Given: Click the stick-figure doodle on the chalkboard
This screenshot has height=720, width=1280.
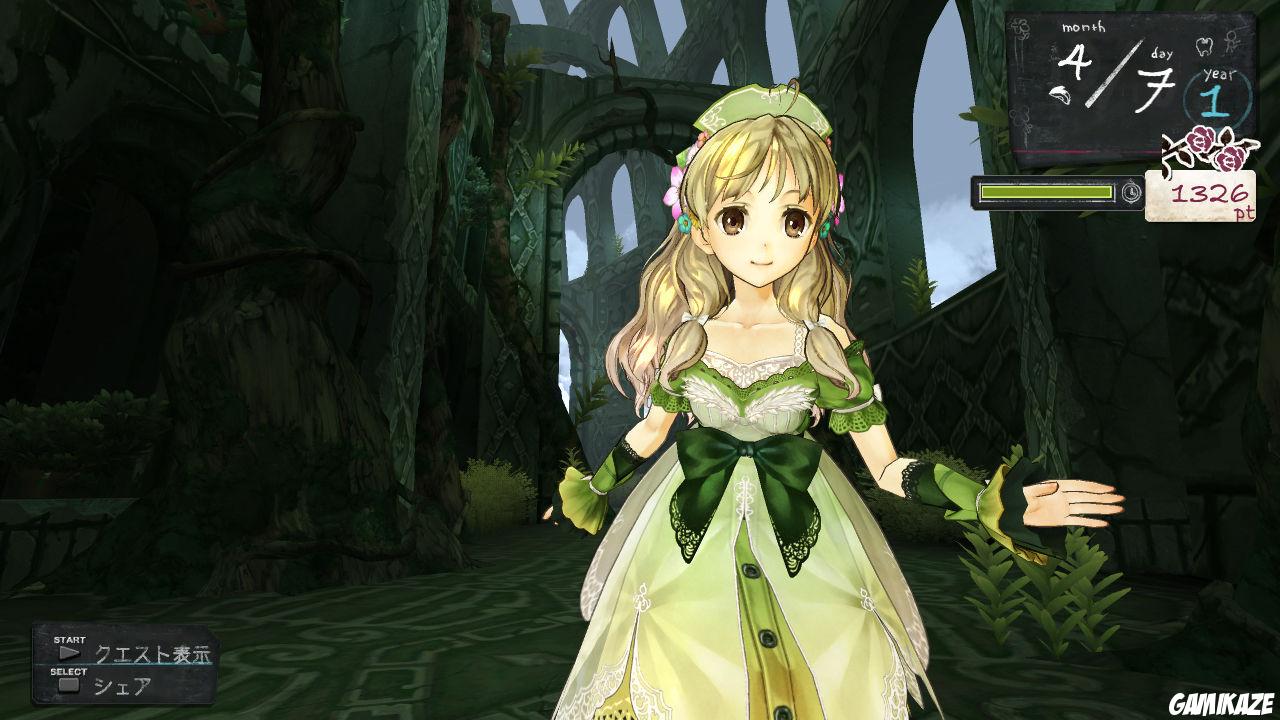Looking at the screenshot, I should [x=1232, y=40].
